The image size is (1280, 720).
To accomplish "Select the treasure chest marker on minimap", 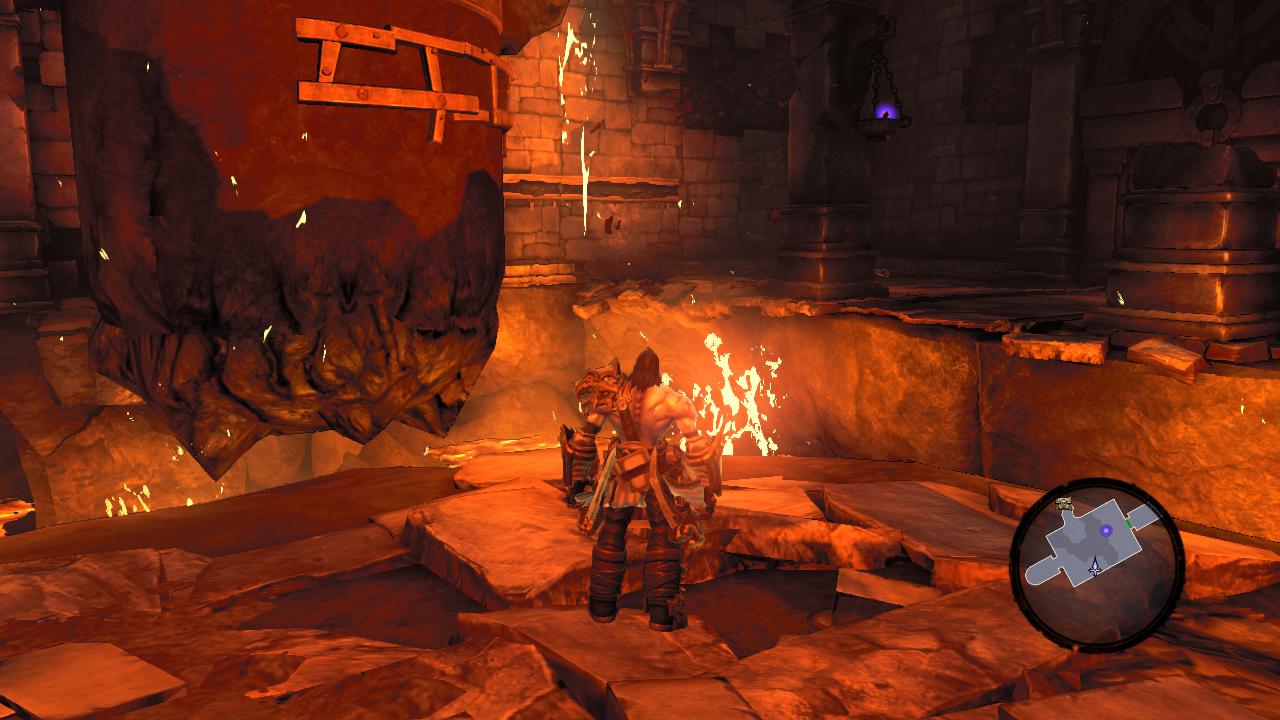I will tap(1066, 503).
